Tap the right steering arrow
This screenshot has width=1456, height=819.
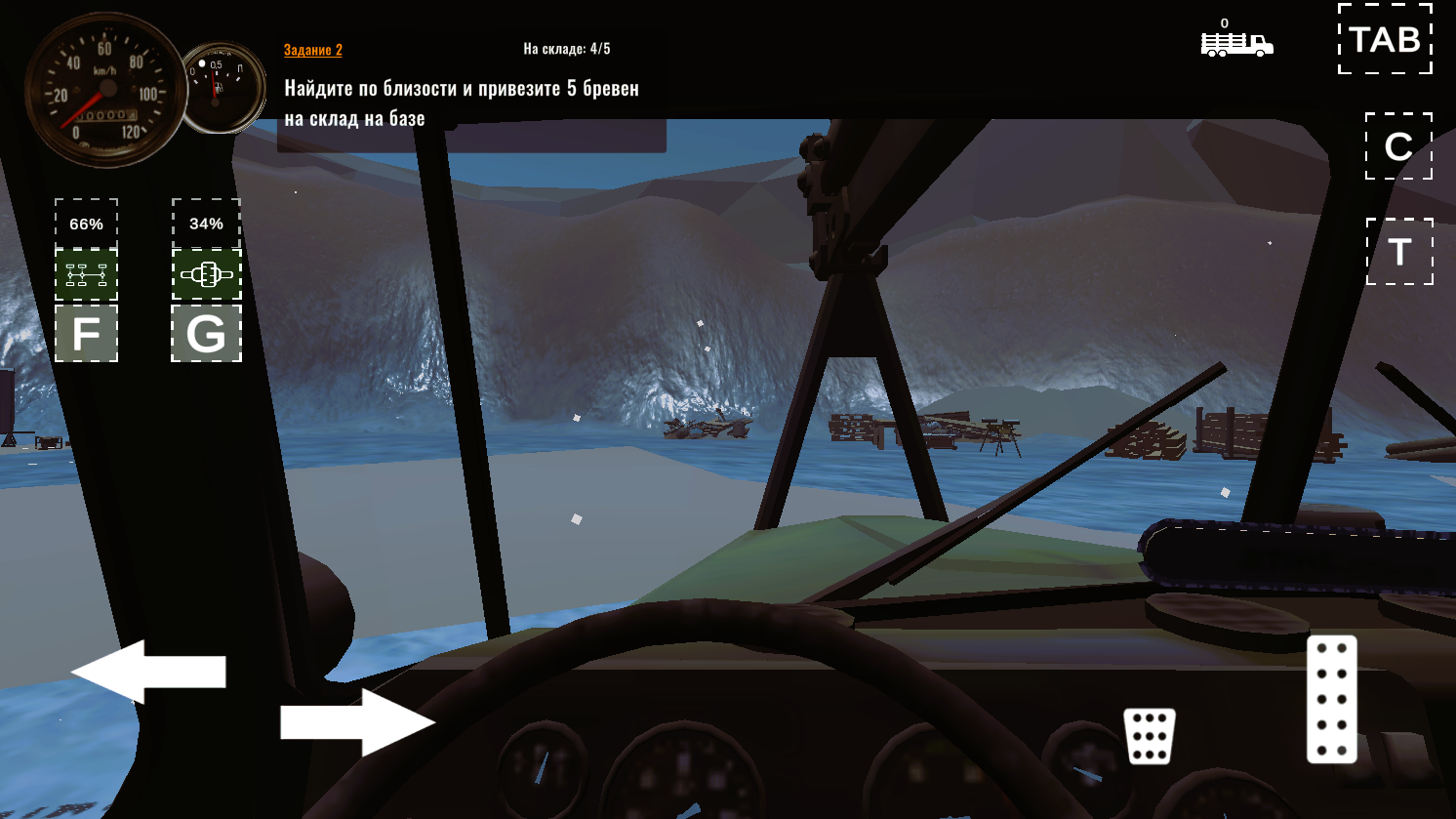[x=357, y=721]
